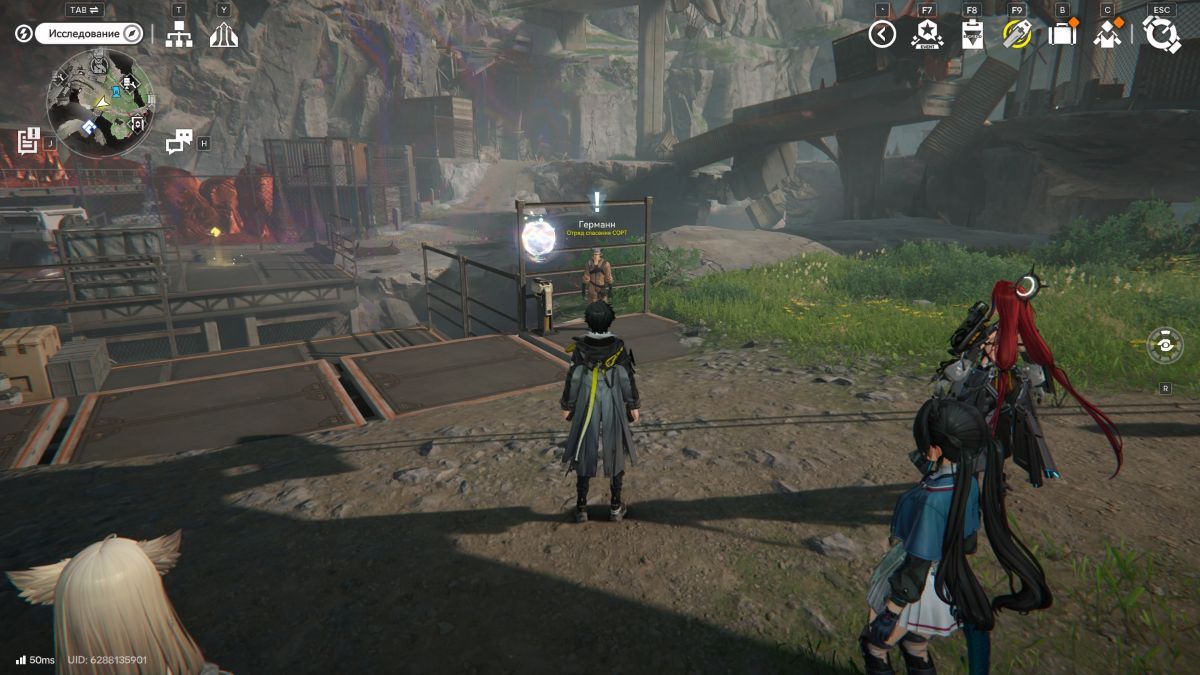Viewport: 1200px width, 675px height.
Task: Open the hierarchy tree icon menu
Action: coord(179,34)
